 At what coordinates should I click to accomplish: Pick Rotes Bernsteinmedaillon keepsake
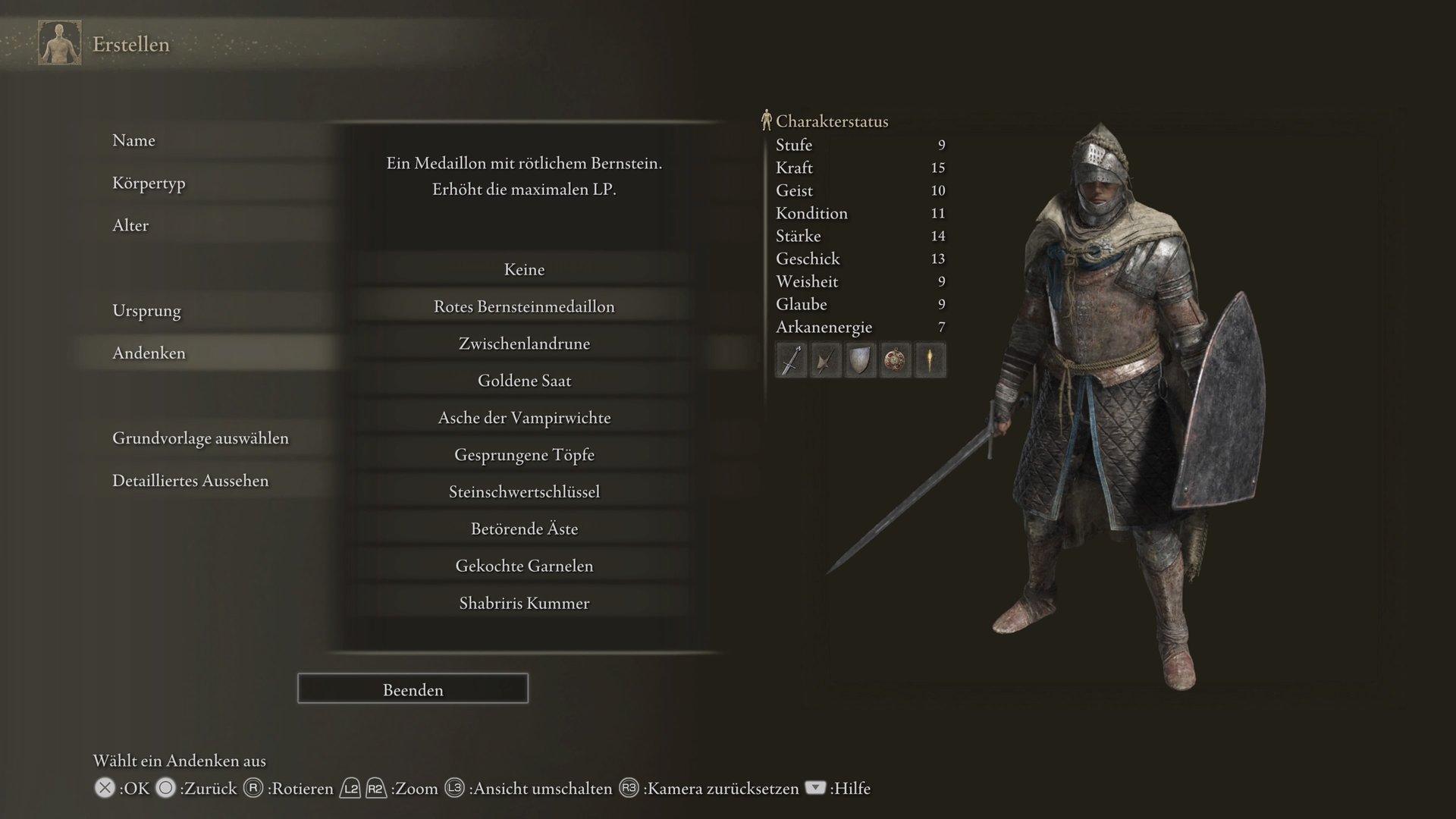(524, 306)
